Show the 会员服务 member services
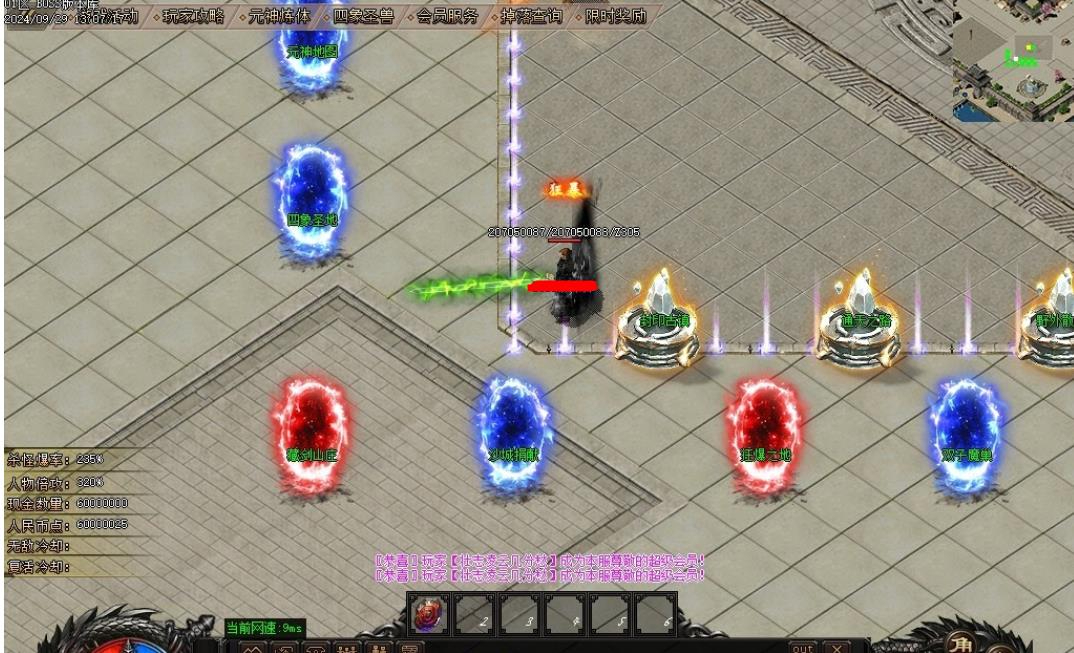The image size is (1074, 653). [447, 17]
